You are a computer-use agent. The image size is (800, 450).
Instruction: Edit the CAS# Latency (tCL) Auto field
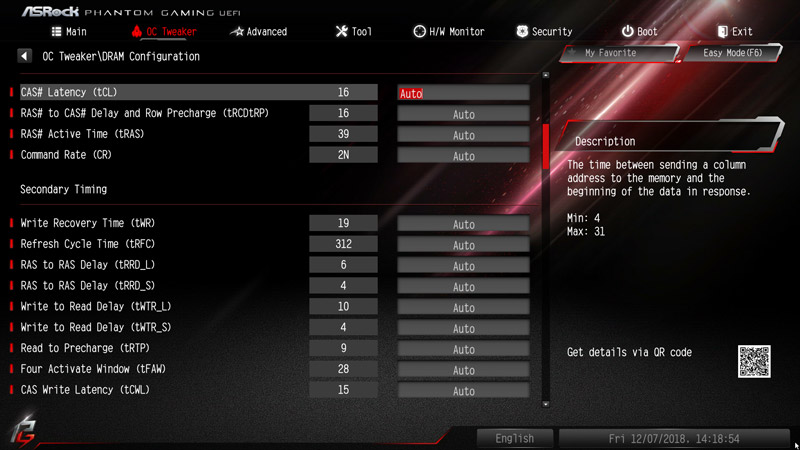point(463,93)
